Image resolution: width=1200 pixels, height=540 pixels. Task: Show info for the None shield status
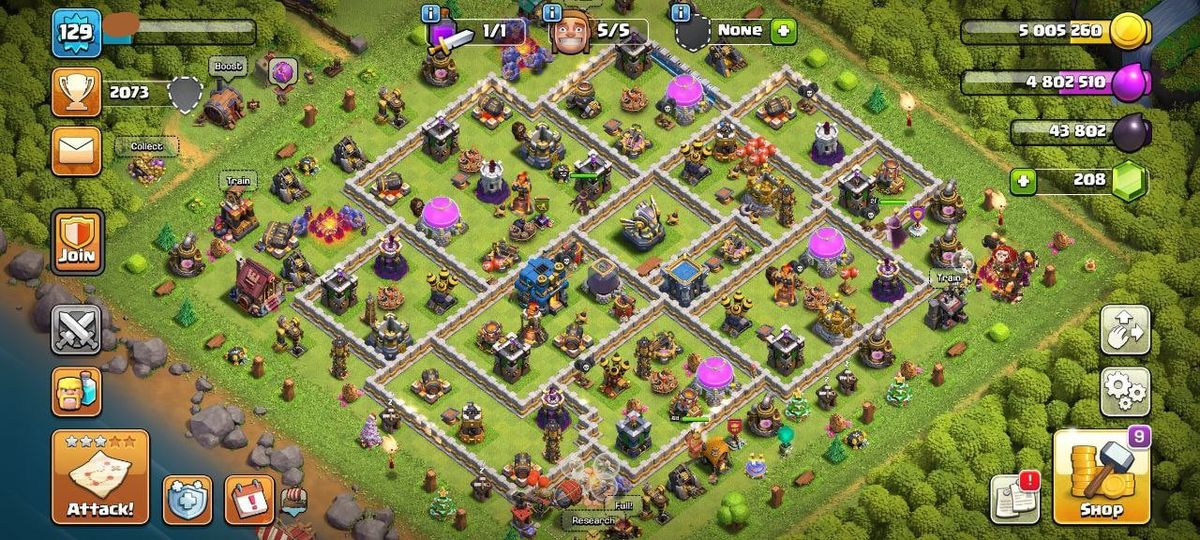[682, 13]
